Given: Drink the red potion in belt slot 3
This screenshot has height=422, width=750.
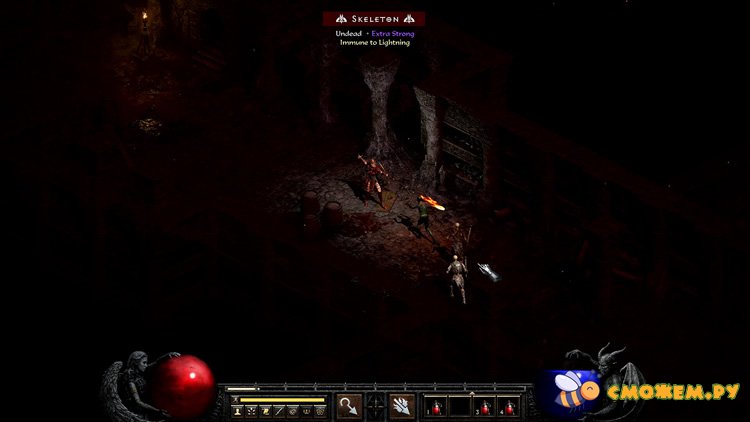Looking at the screenshot, I should 485,406.
